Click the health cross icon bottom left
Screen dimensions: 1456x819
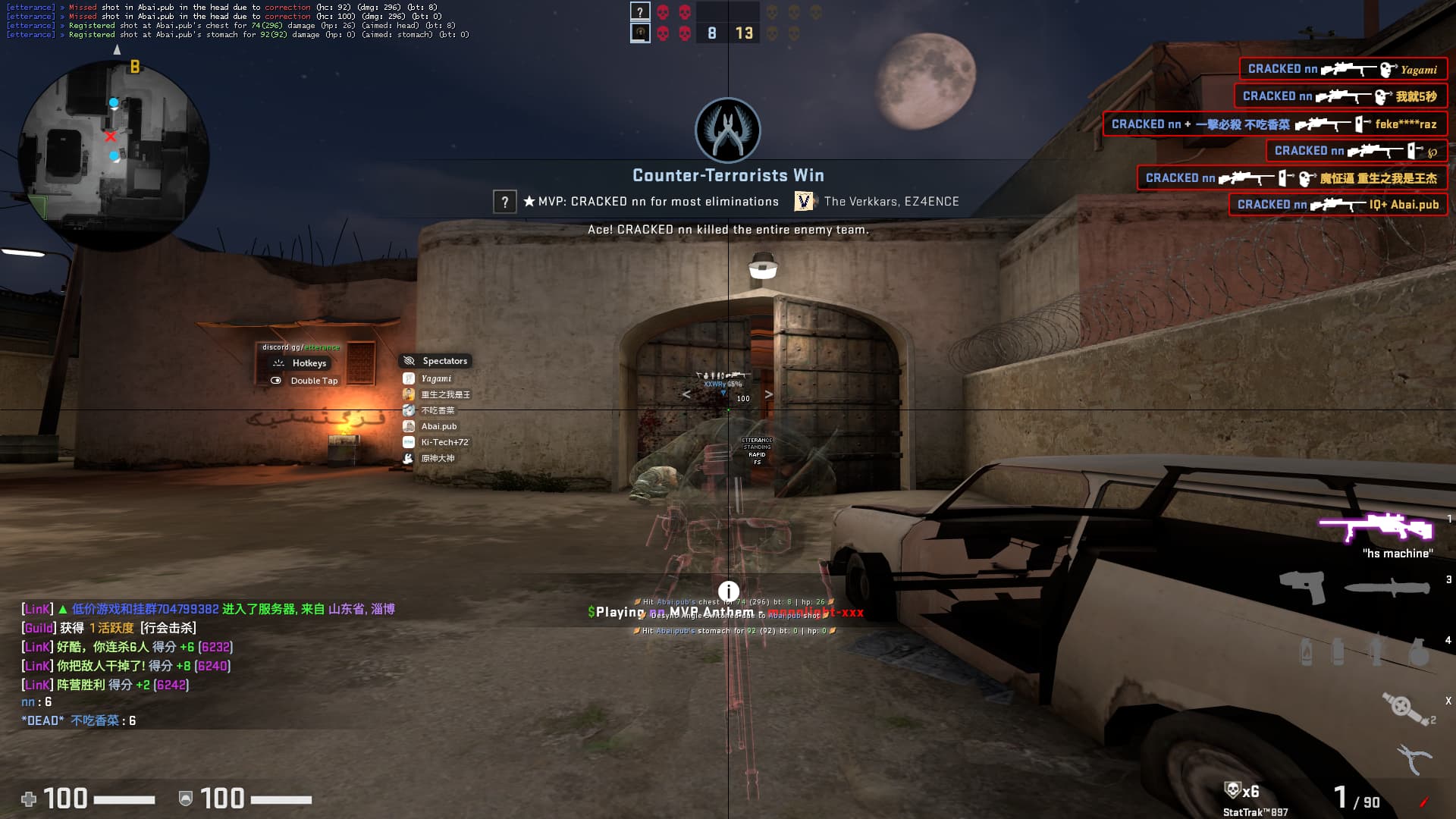29,799
